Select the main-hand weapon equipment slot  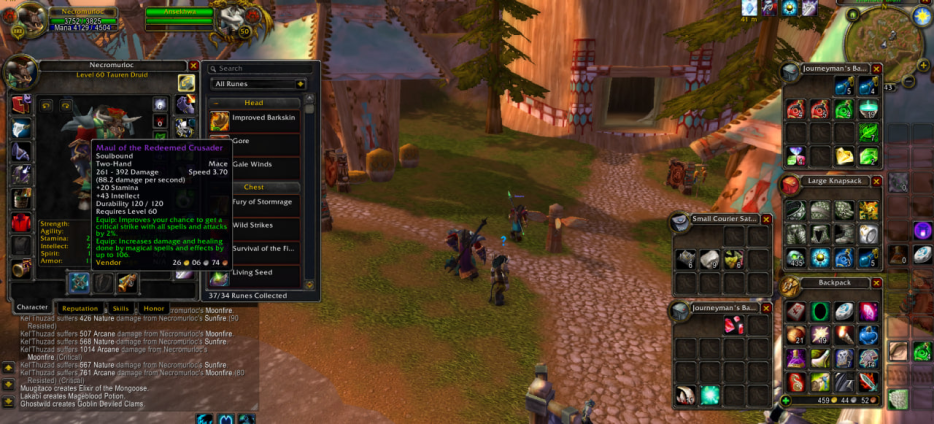[x=79, y=283]
